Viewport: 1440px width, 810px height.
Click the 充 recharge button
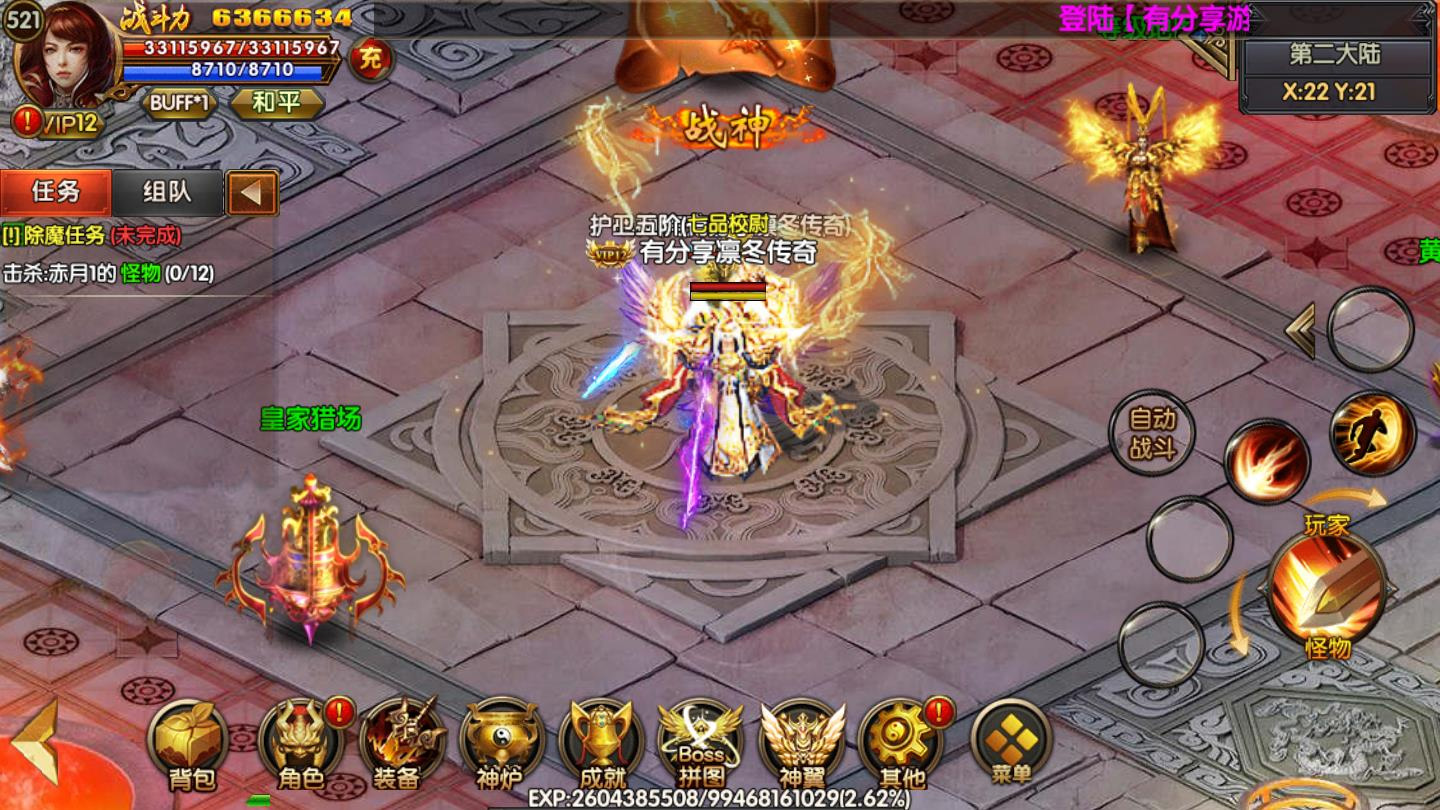[x=371, y=59]
